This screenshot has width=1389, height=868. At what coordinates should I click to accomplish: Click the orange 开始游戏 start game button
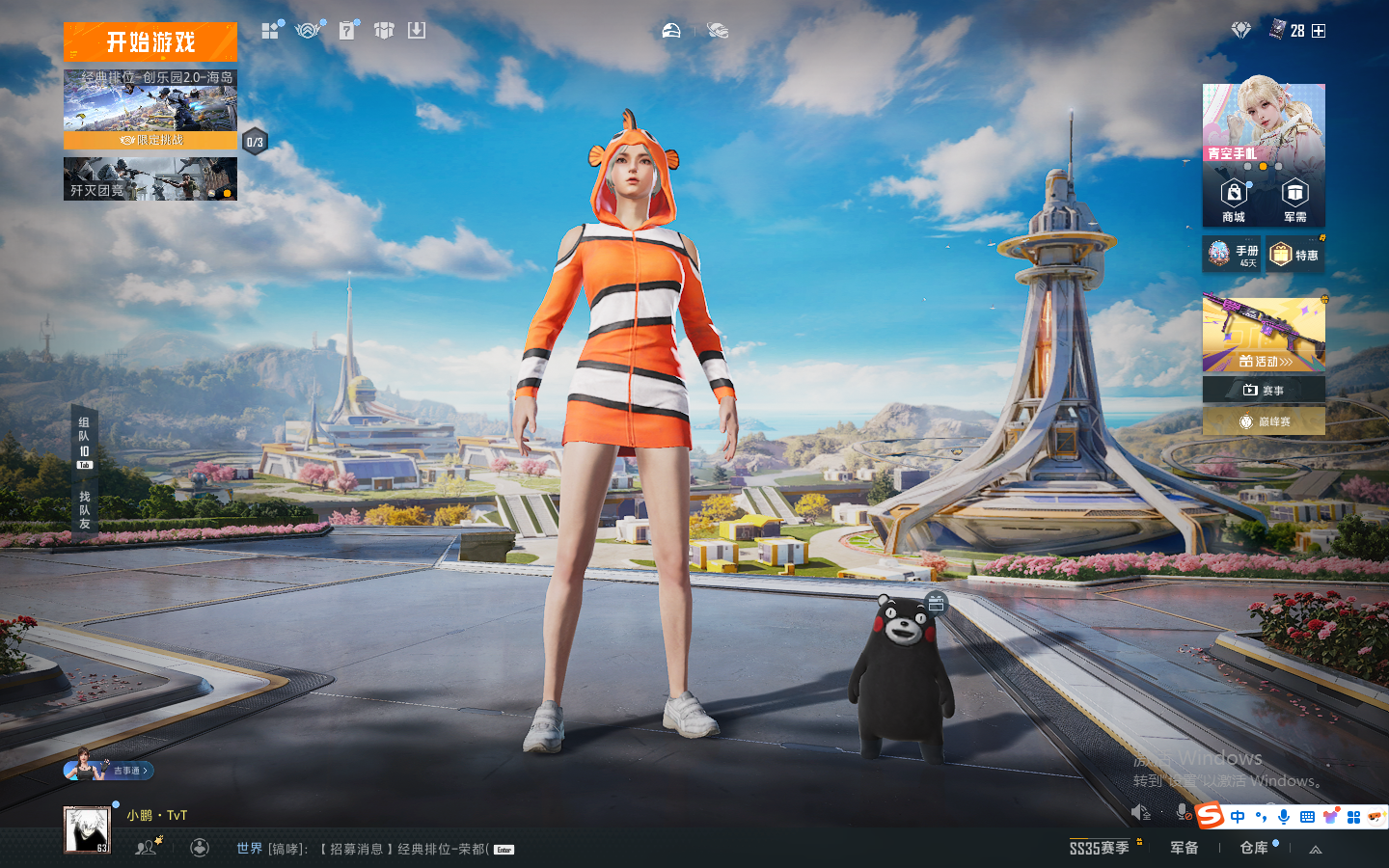point(150,42)
